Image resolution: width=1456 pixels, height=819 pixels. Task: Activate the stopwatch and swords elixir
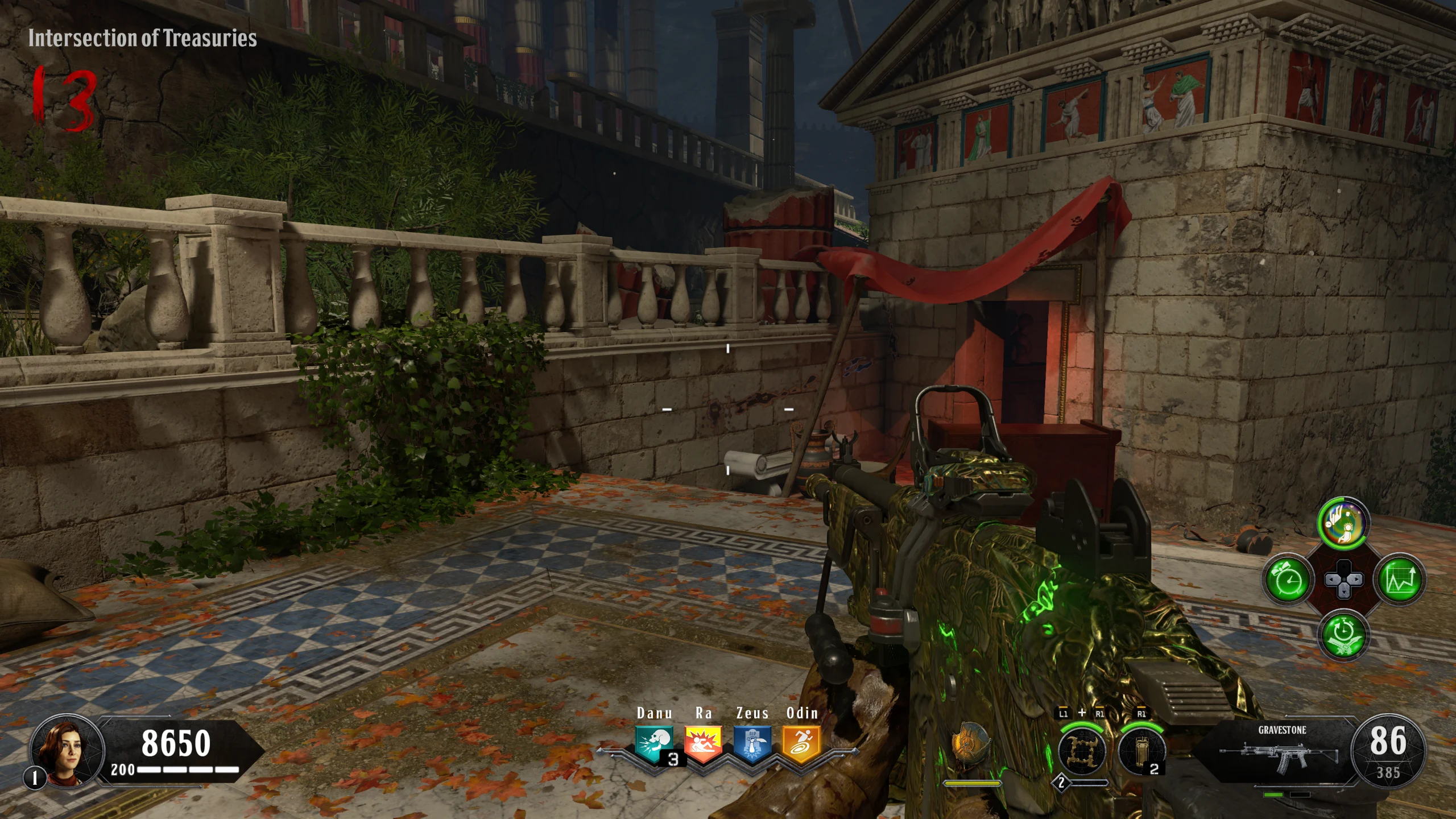[1343, 635]
